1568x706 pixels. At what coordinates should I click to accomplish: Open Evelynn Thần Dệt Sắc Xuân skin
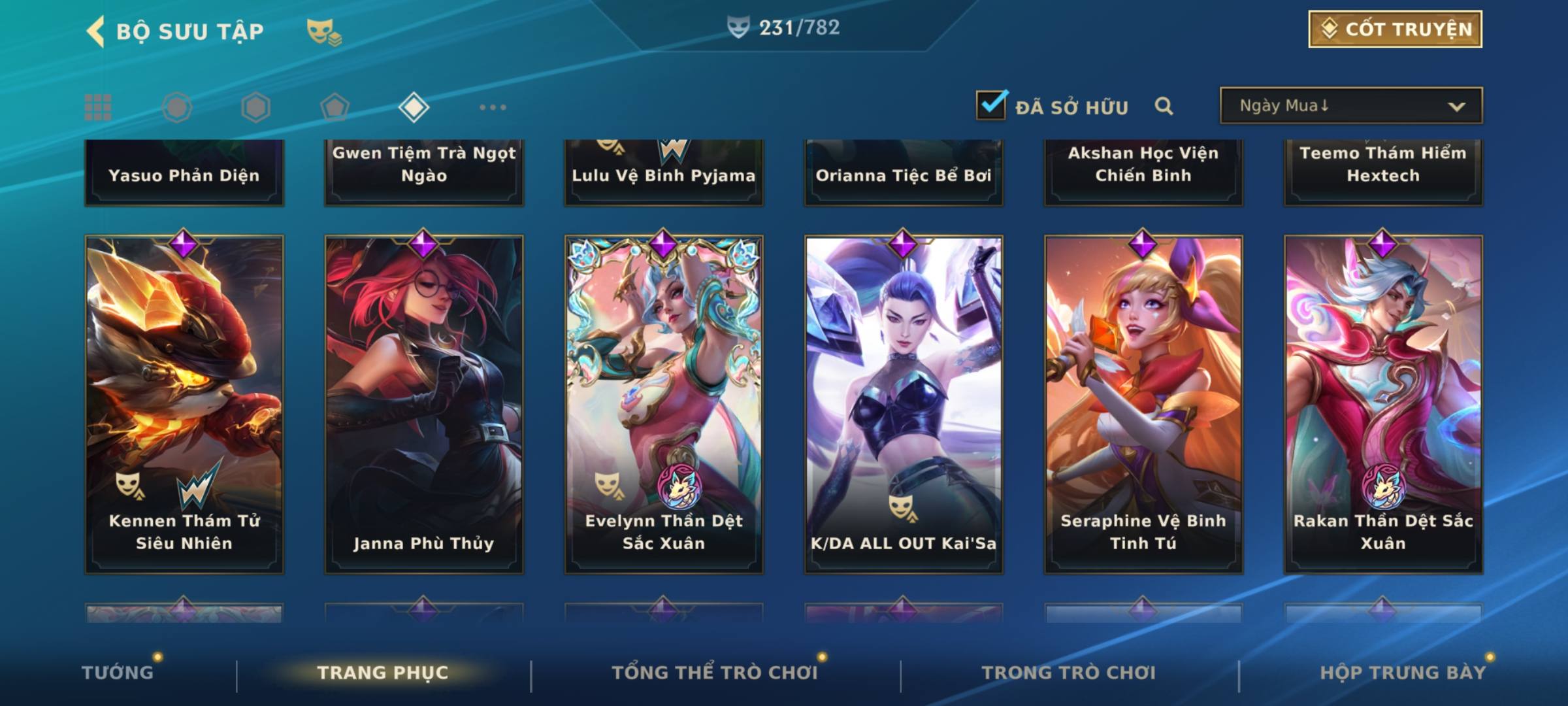pos(664,404)
